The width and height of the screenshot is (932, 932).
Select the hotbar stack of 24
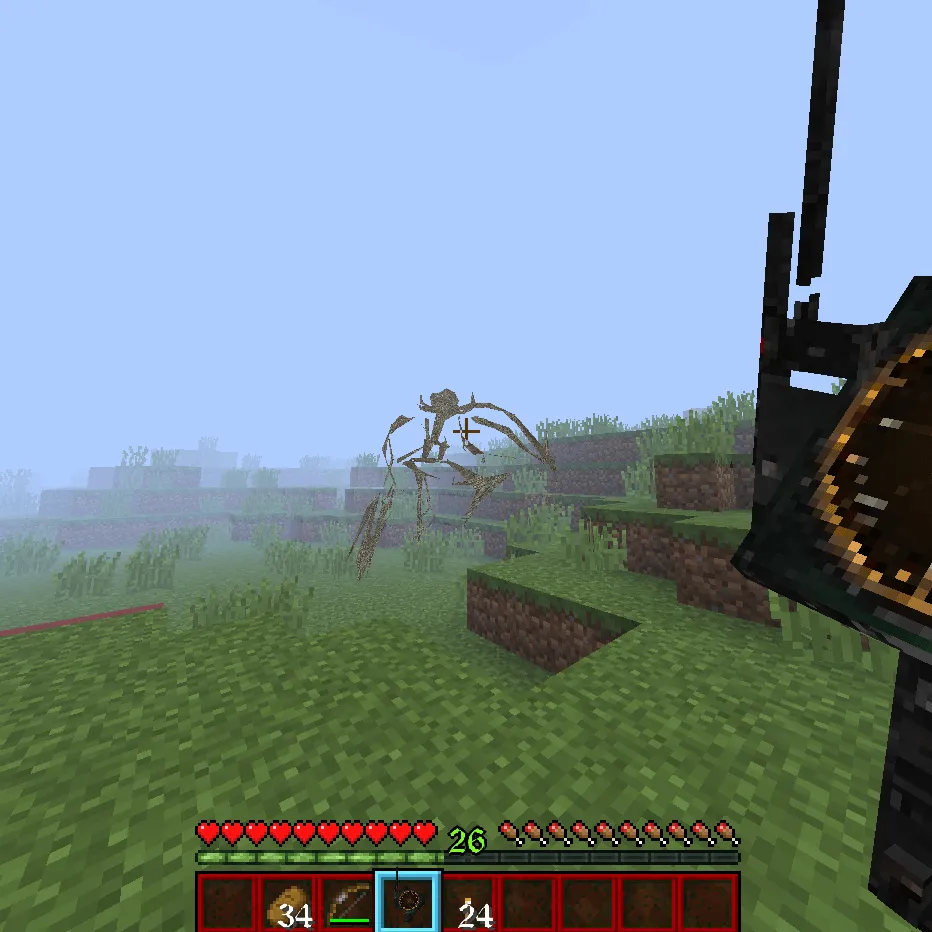tap(468, 902)
